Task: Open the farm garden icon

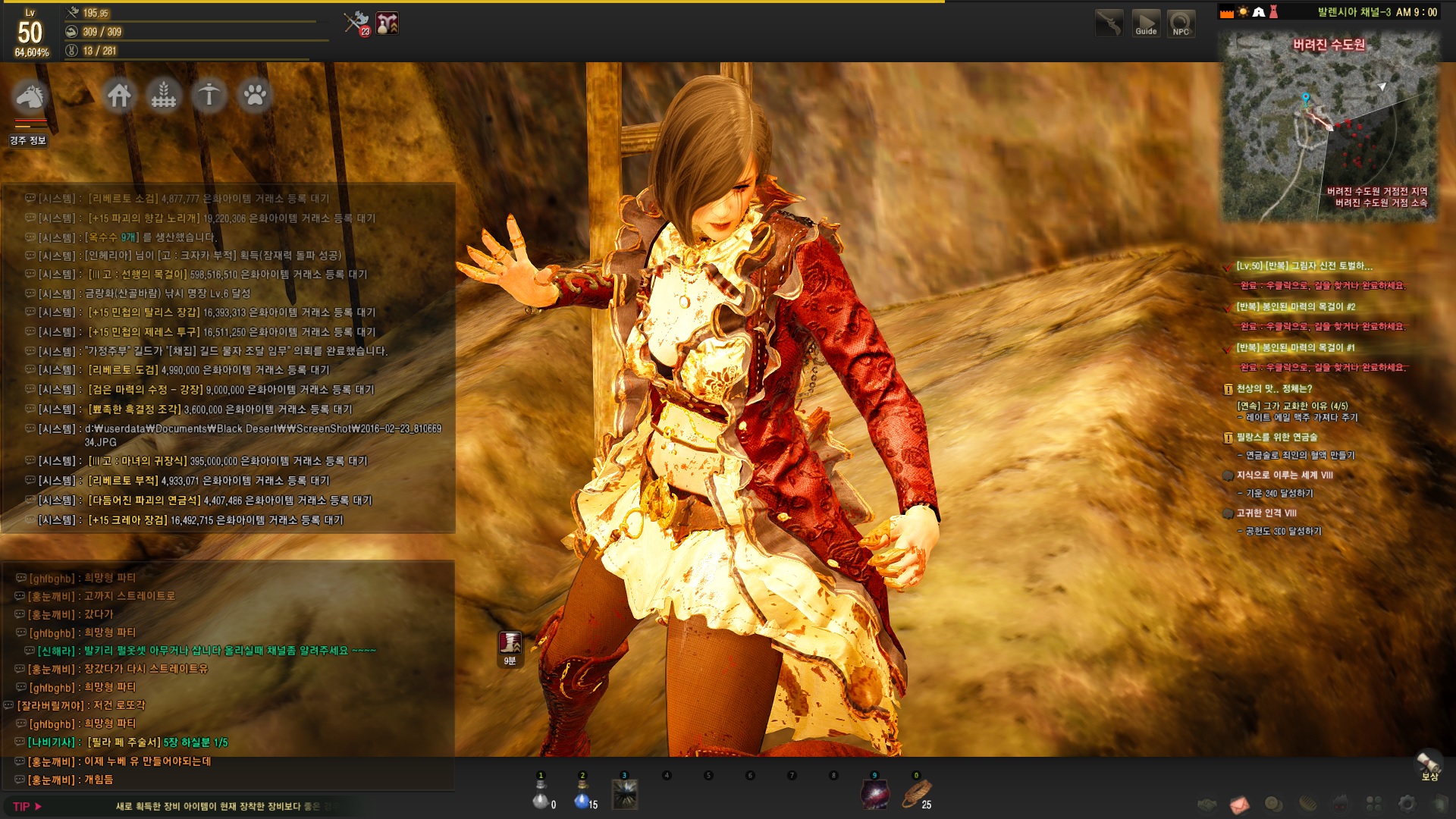Action: coord(164,96)
